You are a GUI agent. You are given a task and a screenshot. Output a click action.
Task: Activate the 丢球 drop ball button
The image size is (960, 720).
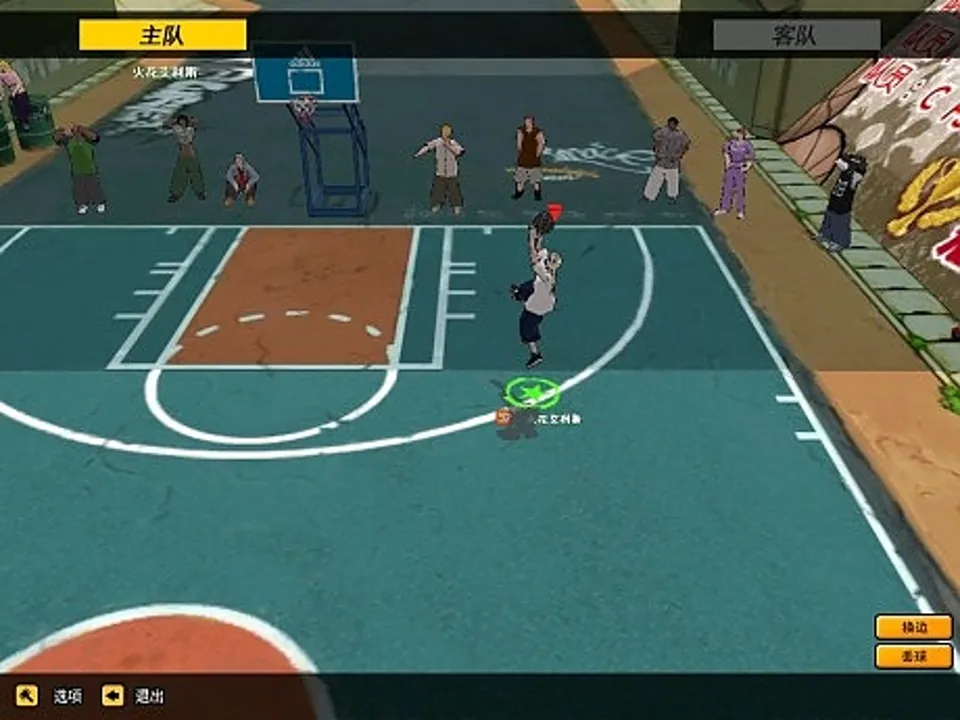[x=913, y=657]
